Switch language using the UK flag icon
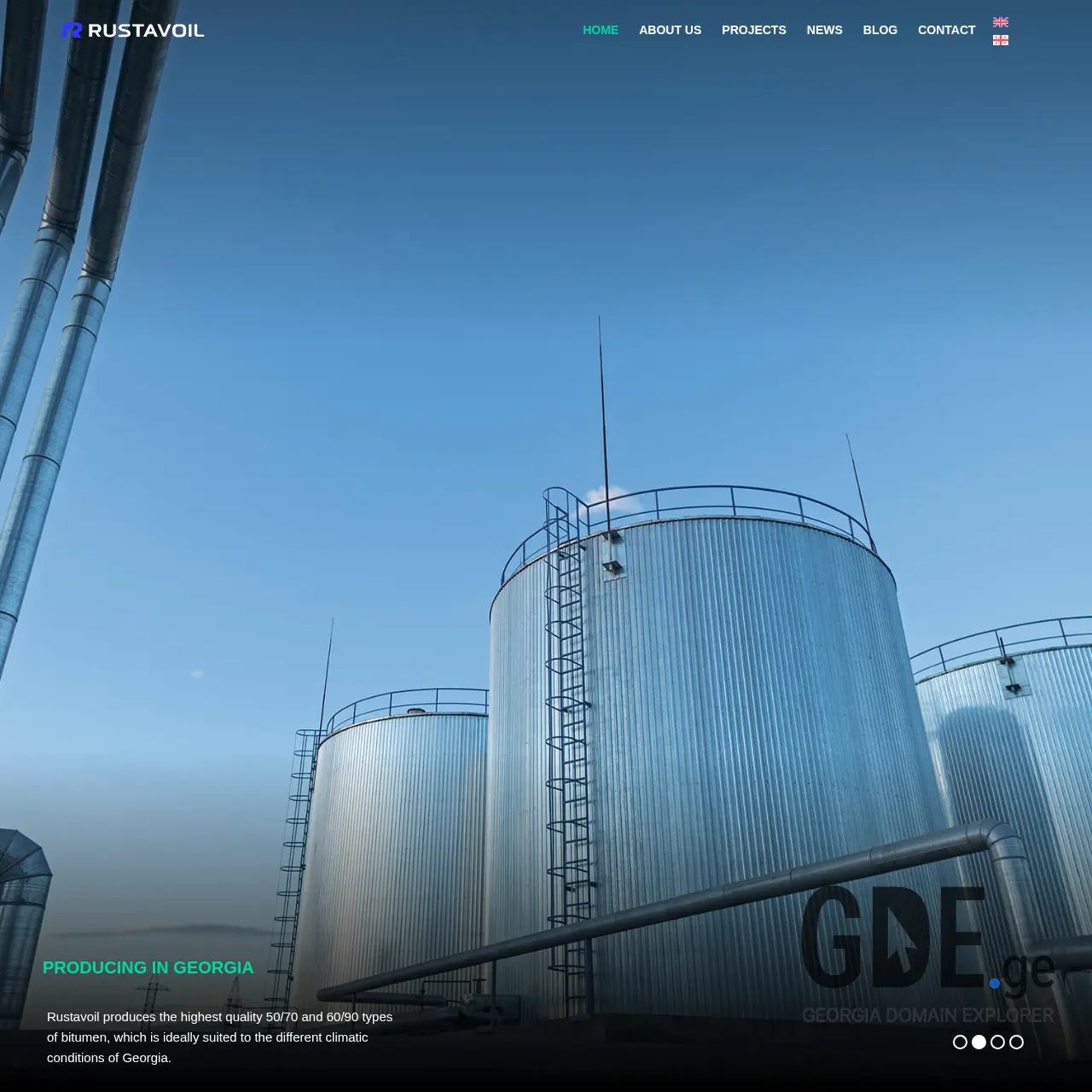This screenshot has height=1092, width=1092. tap(1000, 21)
